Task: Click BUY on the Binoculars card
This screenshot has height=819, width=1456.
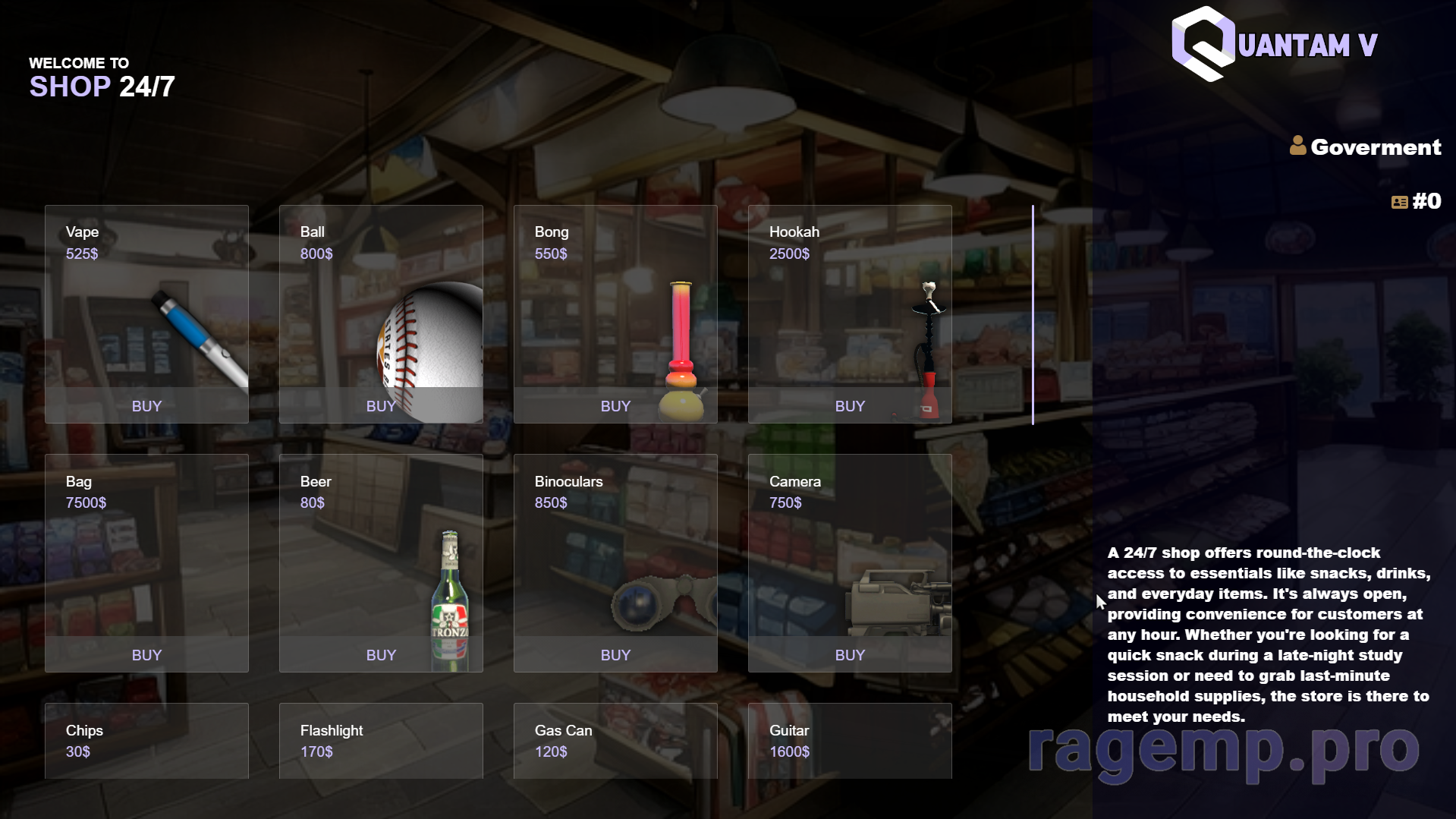Action: tap(615, 655)
